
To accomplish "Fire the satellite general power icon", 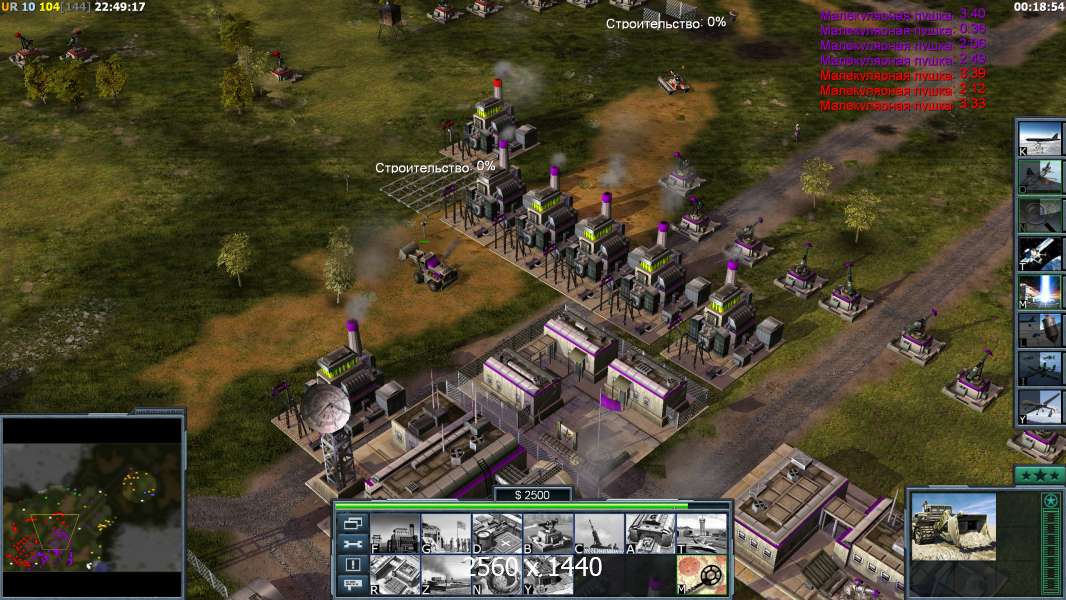I will click(1040, 253).
